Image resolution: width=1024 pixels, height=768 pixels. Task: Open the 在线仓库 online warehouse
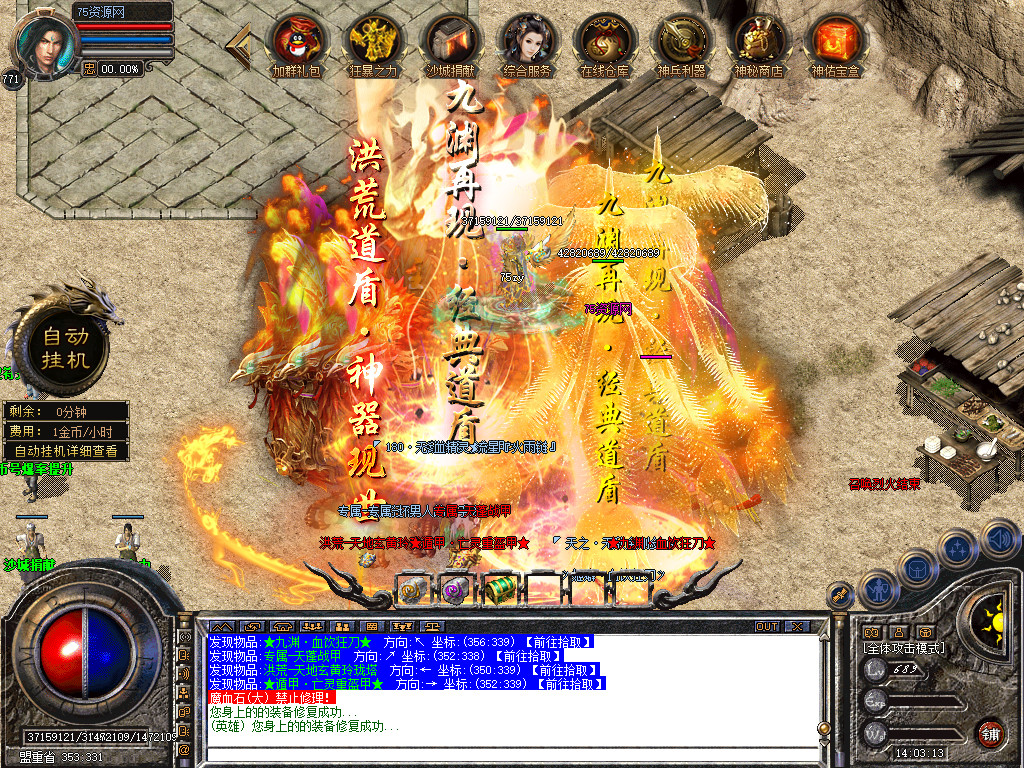[x=605, y=41]
